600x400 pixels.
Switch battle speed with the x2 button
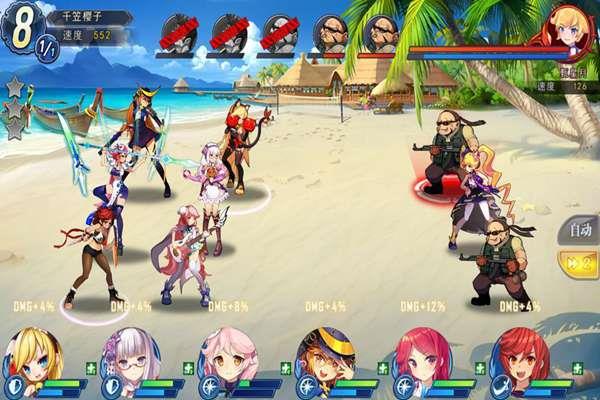tap(578, 264)
